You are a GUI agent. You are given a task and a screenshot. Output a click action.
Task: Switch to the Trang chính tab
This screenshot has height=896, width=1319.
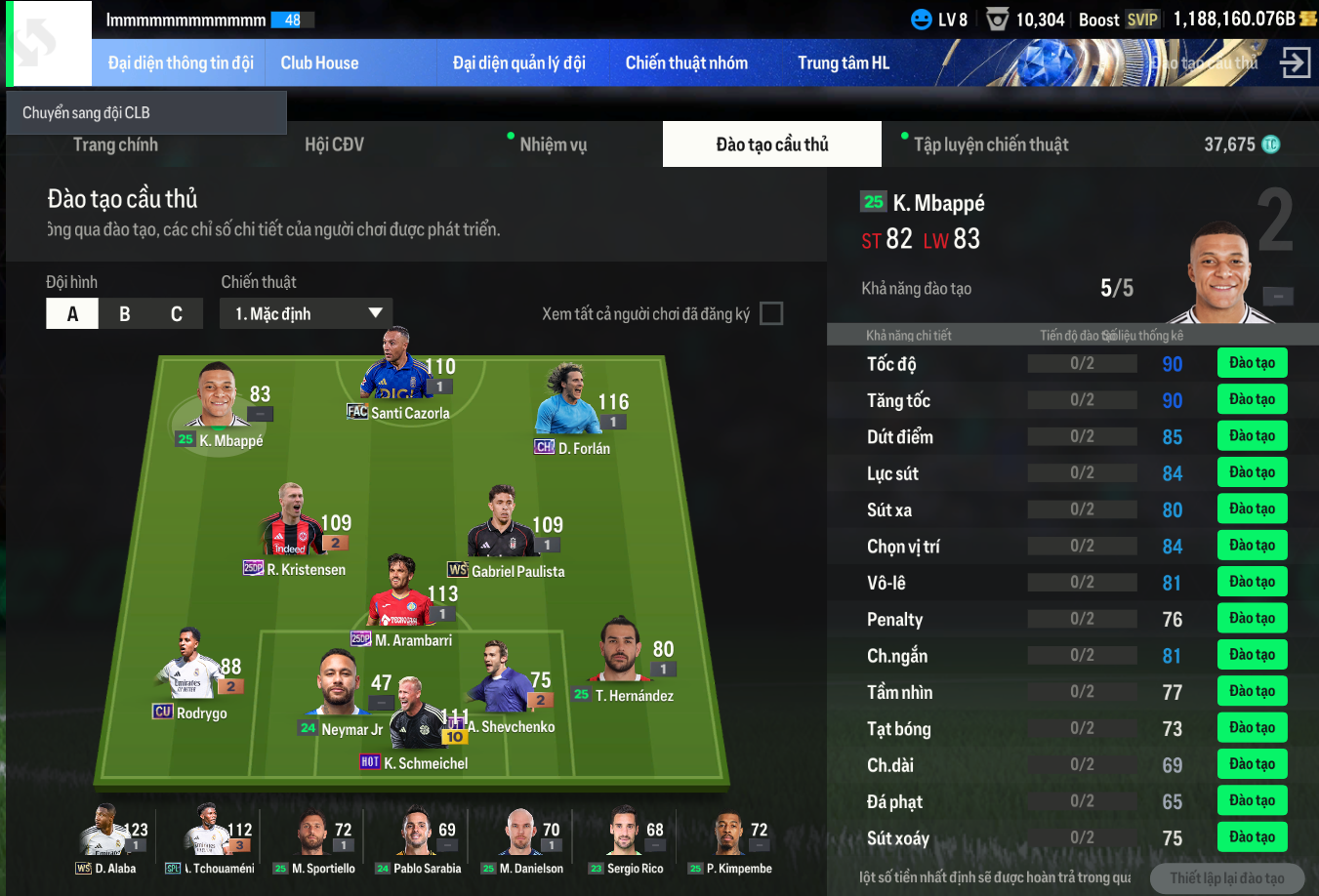tap(115, 145)
